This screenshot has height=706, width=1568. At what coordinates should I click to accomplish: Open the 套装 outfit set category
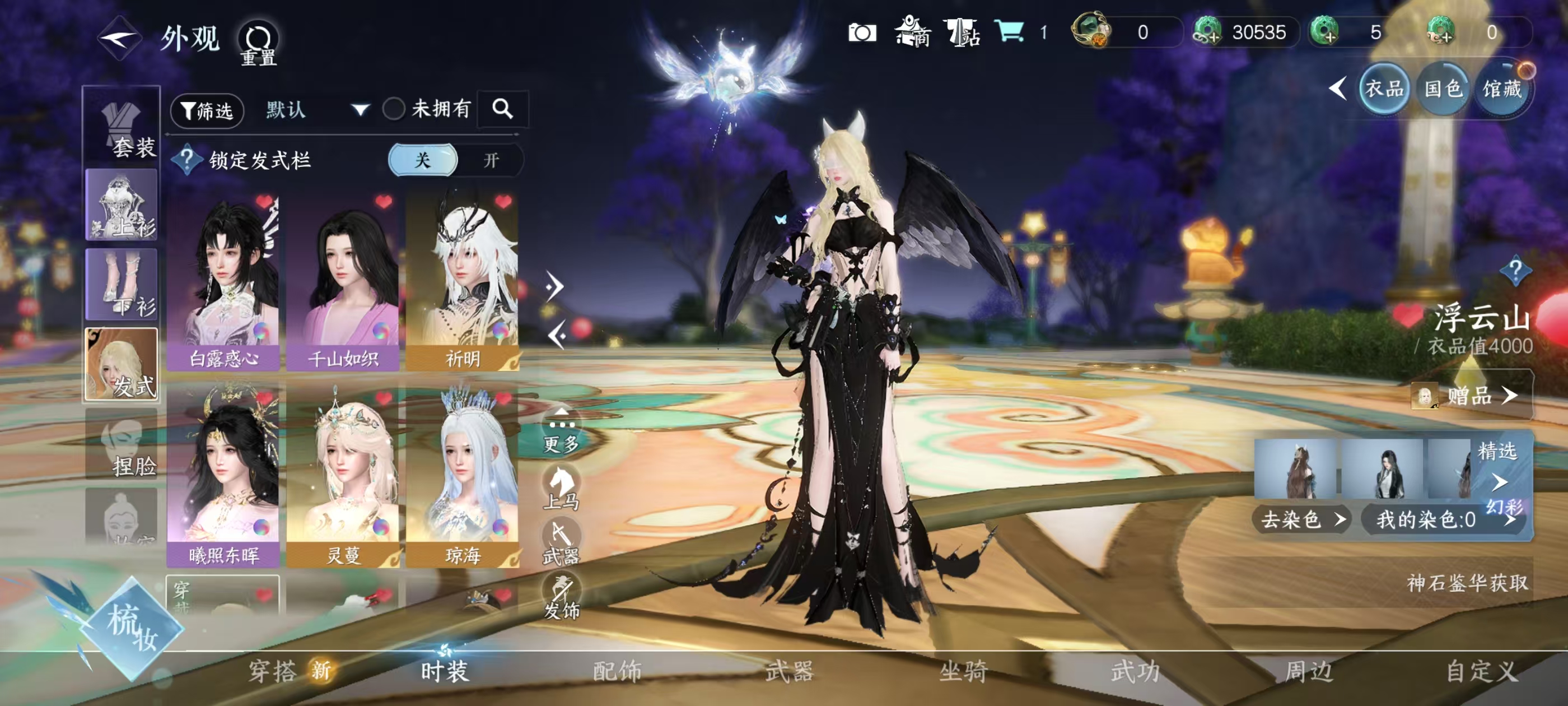pyautogui.click(x=122, y=127)
